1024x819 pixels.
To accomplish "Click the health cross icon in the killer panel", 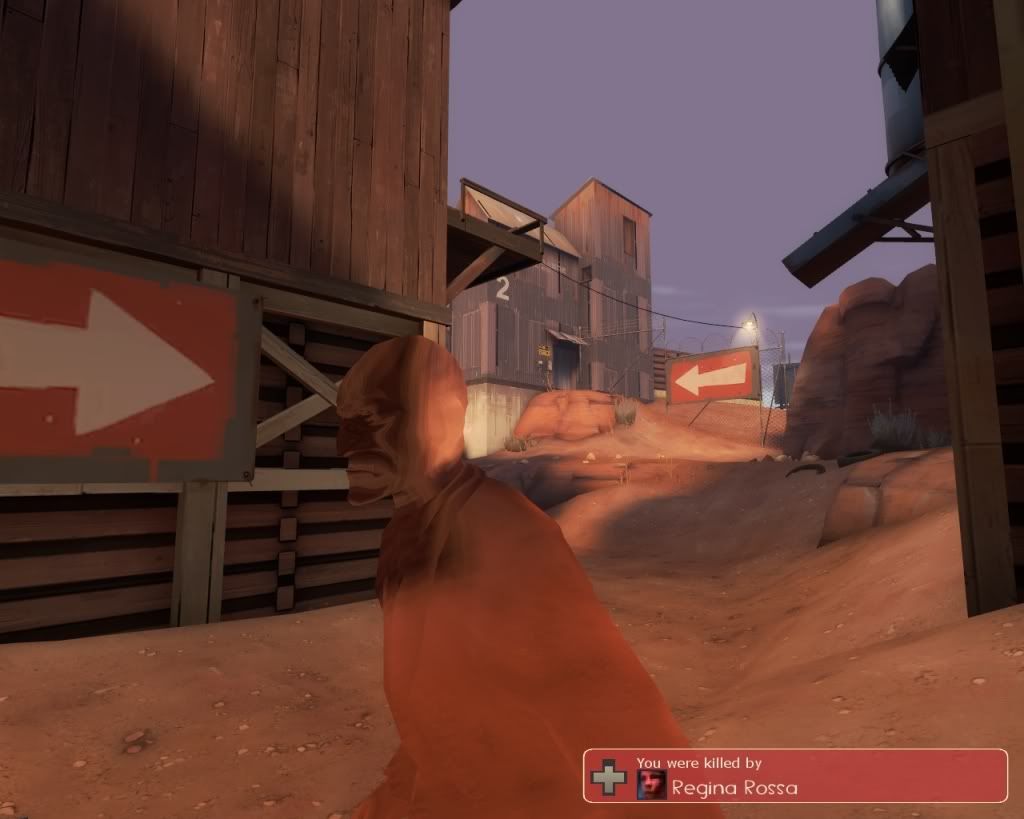I will click(608, 777).
